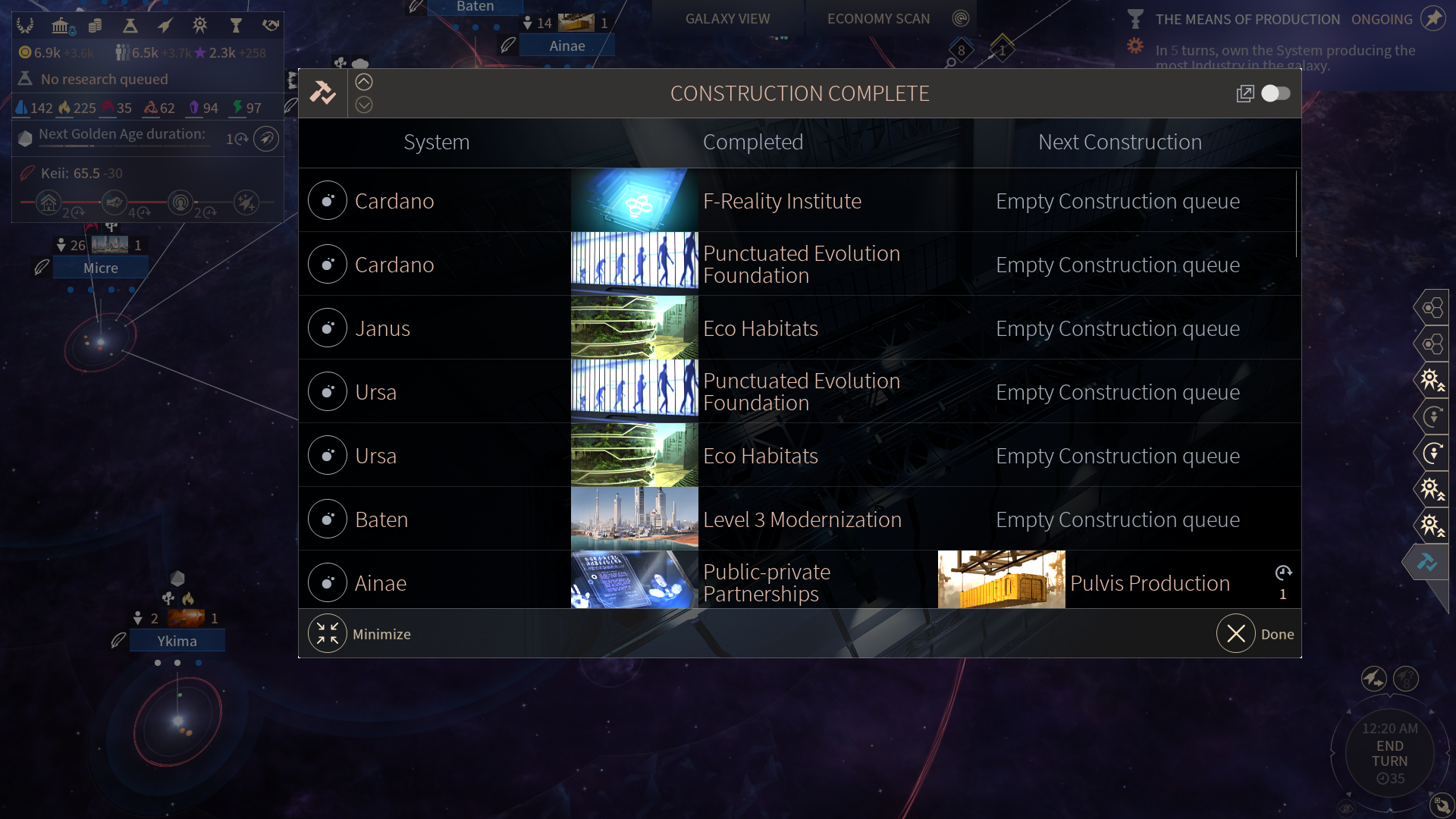End the current turn
The image size is (1456, 819).
coord(1389,754)
